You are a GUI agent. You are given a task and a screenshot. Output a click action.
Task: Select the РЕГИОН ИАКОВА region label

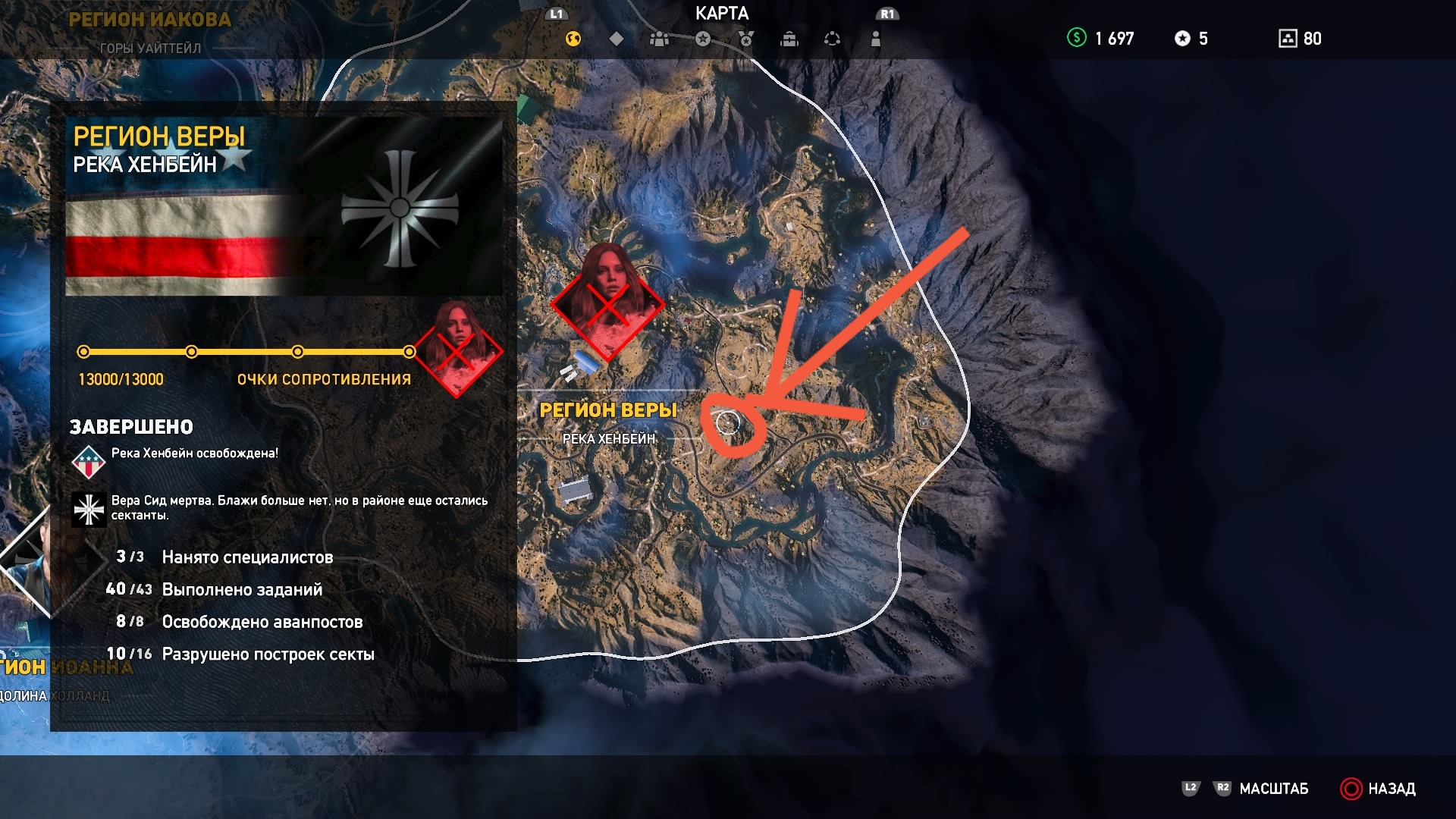click(x=149, y=20)
